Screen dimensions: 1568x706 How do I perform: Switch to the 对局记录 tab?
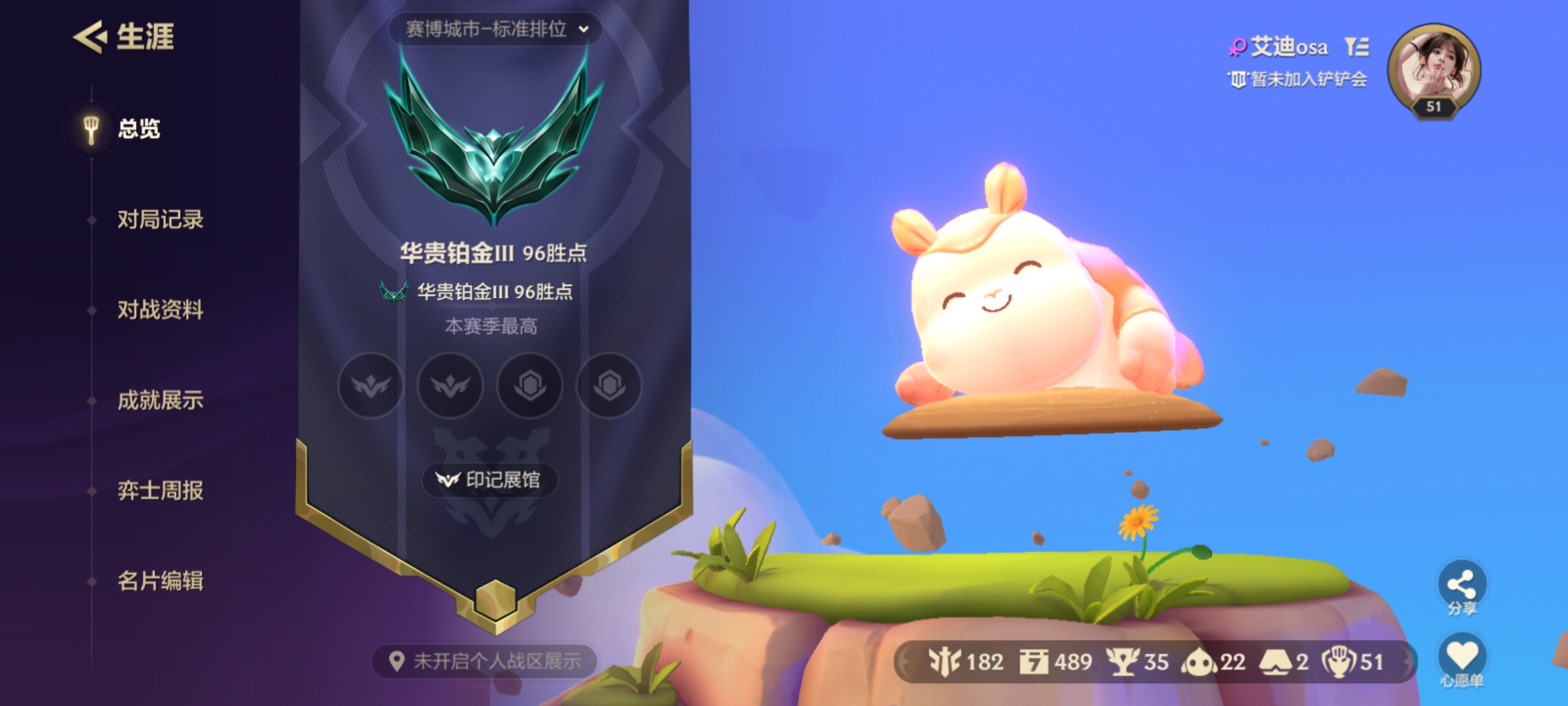pyautogui.click(x=162, y=220)
